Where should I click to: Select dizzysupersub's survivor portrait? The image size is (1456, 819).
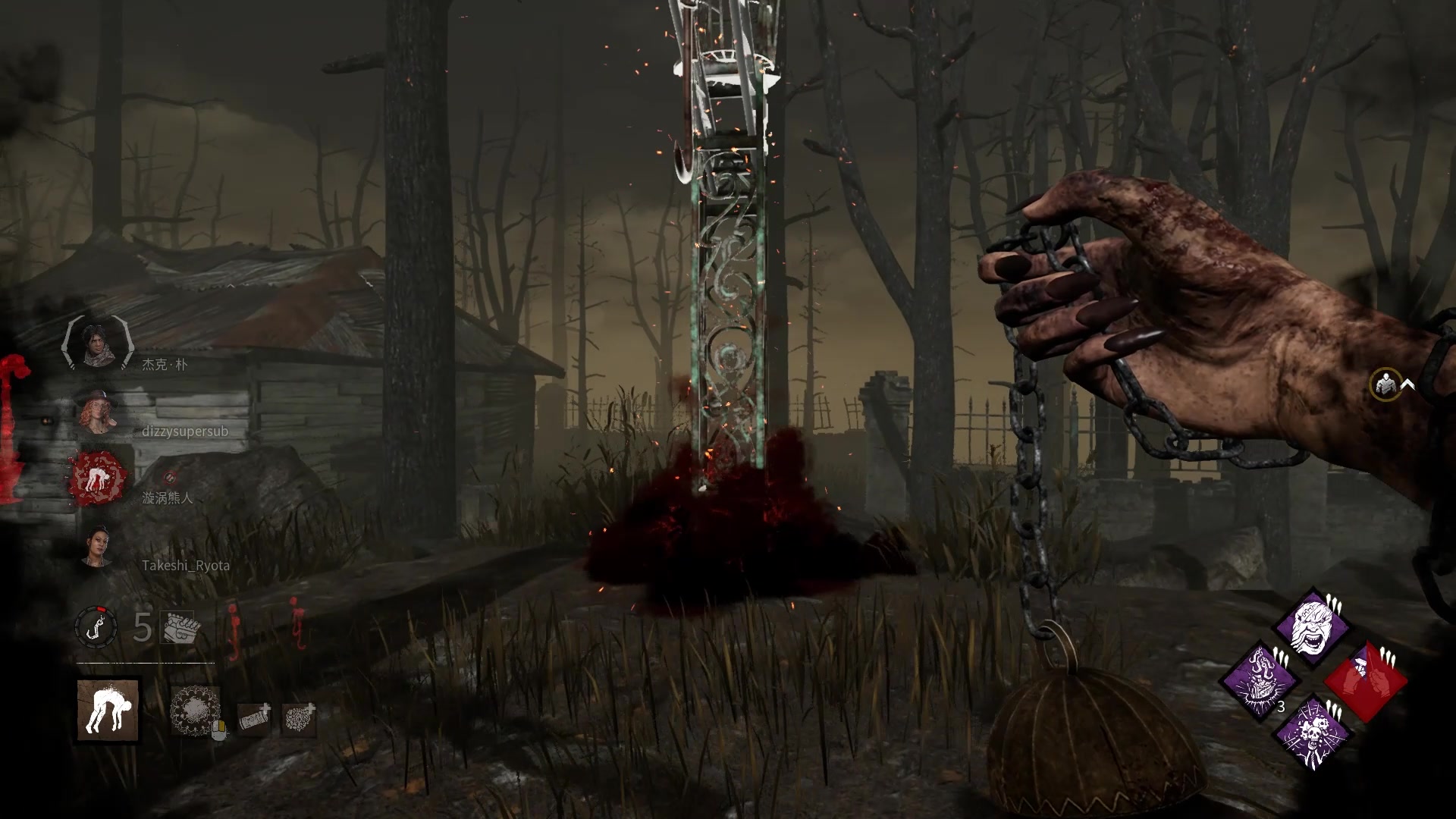tap(96, 412)
